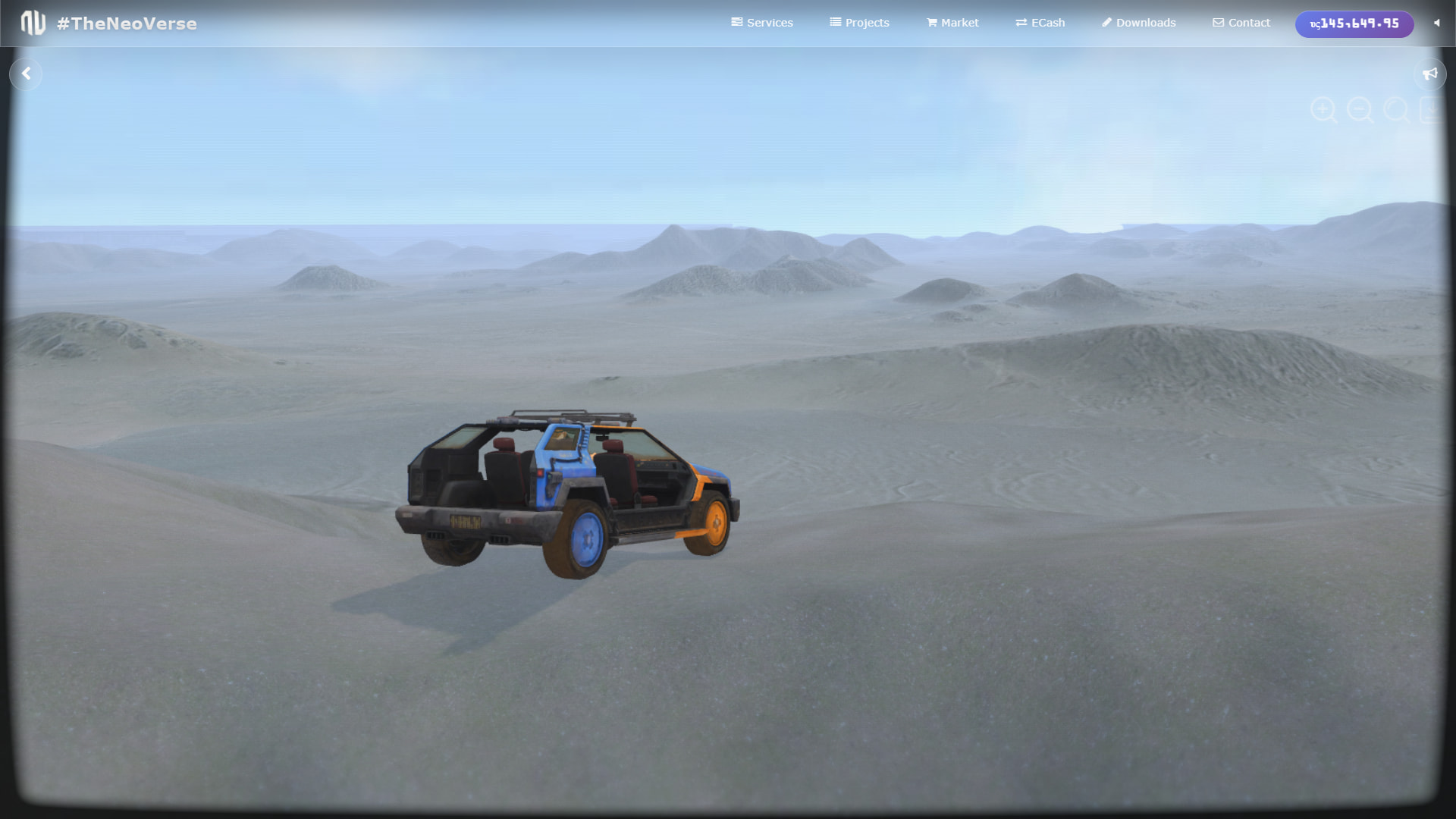Viewport: 1456px width, 819px height.
Task: Click the #TheNeoVerse logo
Action: tap(109, 24)
